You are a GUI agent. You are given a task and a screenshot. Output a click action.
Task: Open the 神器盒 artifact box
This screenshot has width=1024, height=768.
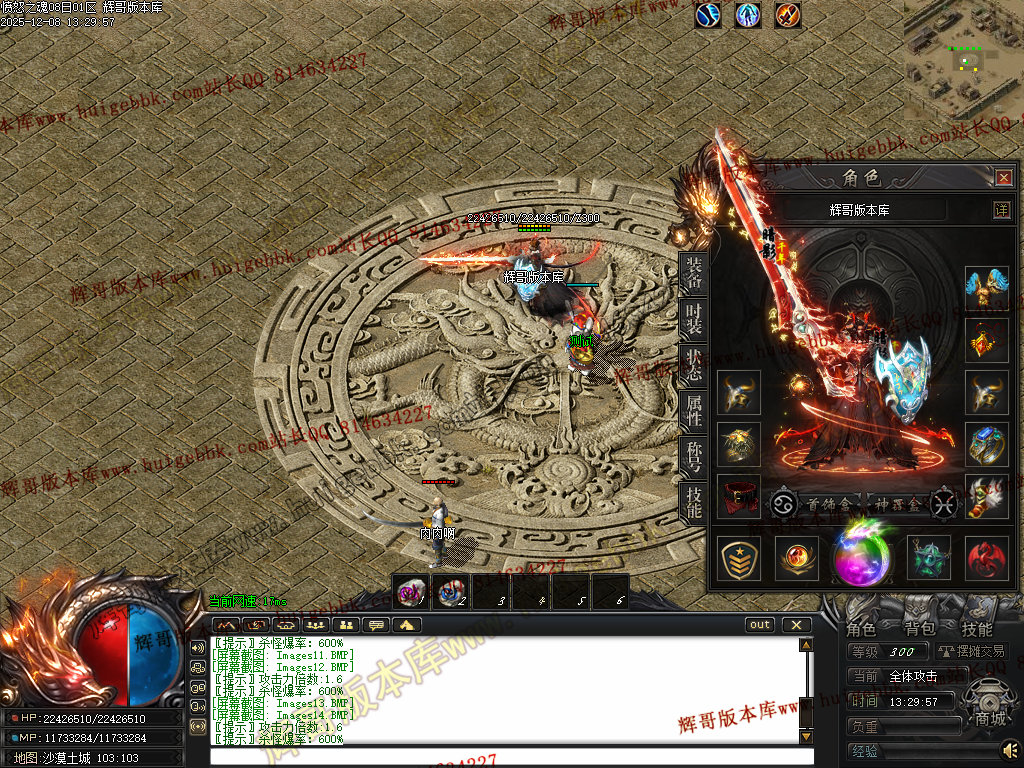tap(894, 504)
